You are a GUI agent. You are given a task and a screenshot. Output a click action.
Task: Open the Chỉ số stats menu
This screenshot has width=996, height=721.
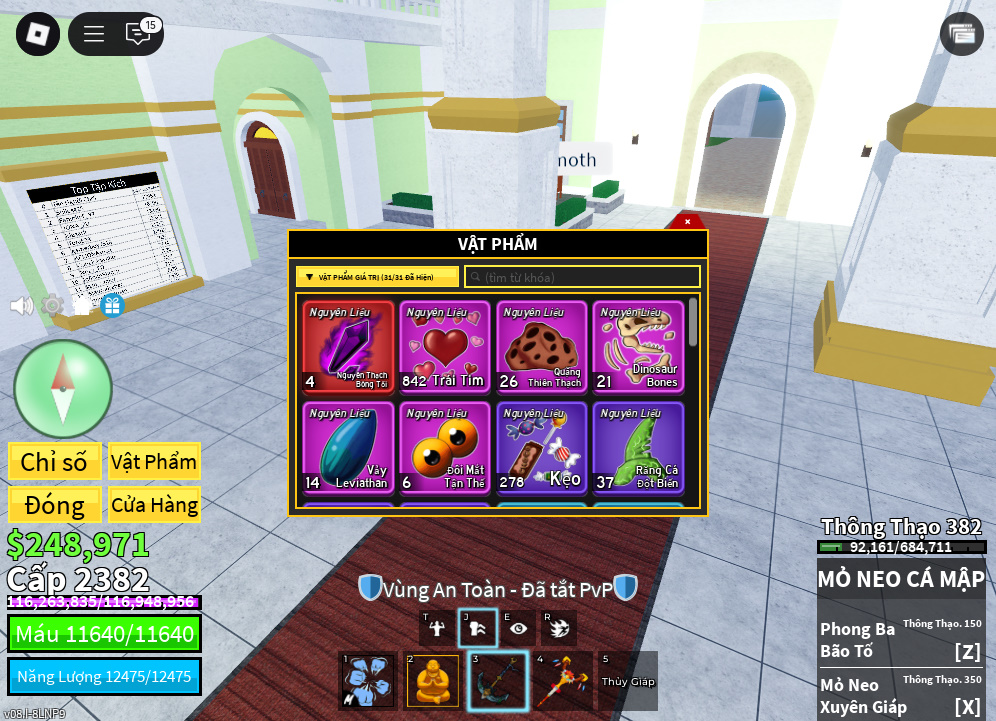(54, 462)
